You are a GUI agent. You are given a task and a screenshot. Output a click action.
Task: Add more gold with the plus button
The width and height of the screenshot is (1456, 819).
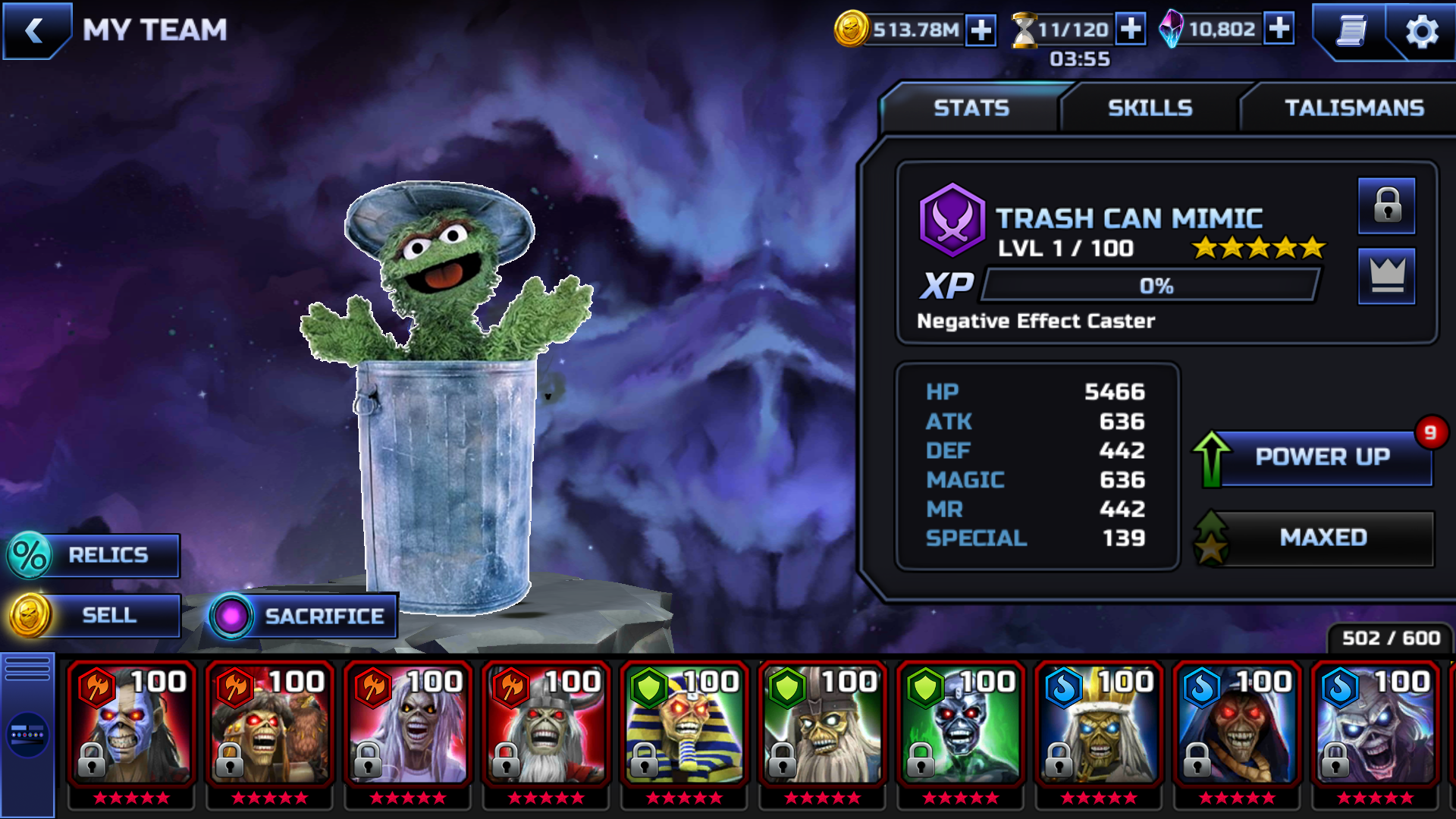click(981, 30)
